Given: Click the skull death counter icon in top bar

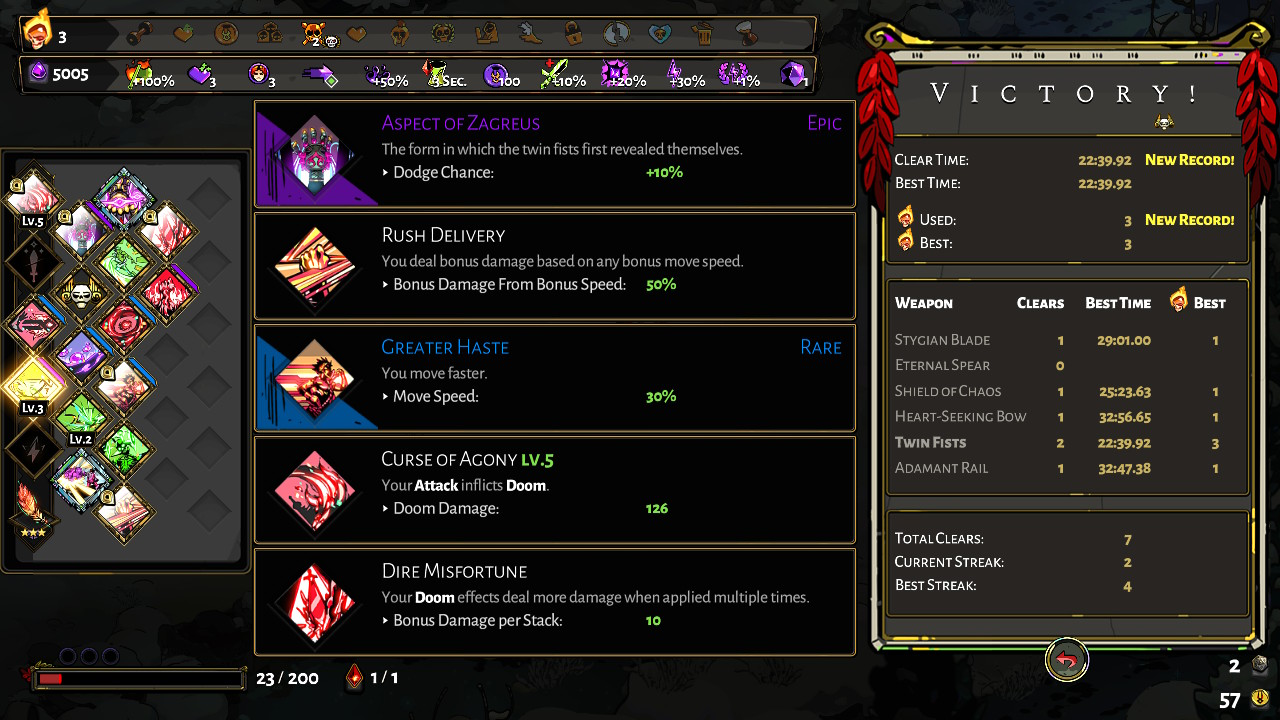Looking at the screenshot, I should point(317,32).
